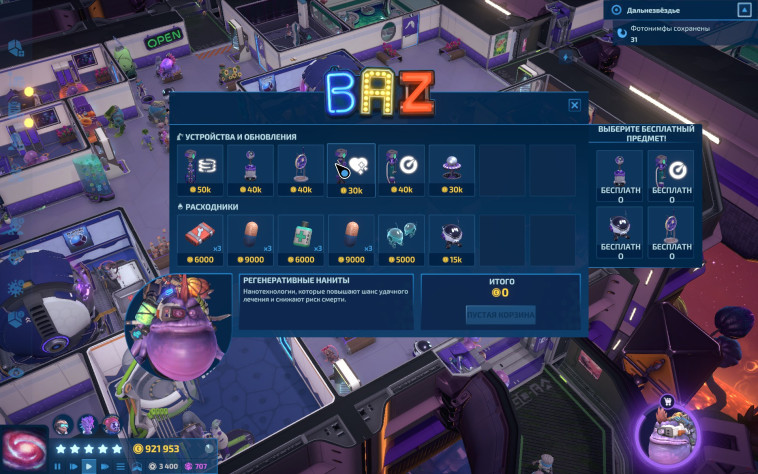The image size is (758, 474).
Task: Close the BAZ shop window
Action: pyautogui.click(x=574, y=105)
